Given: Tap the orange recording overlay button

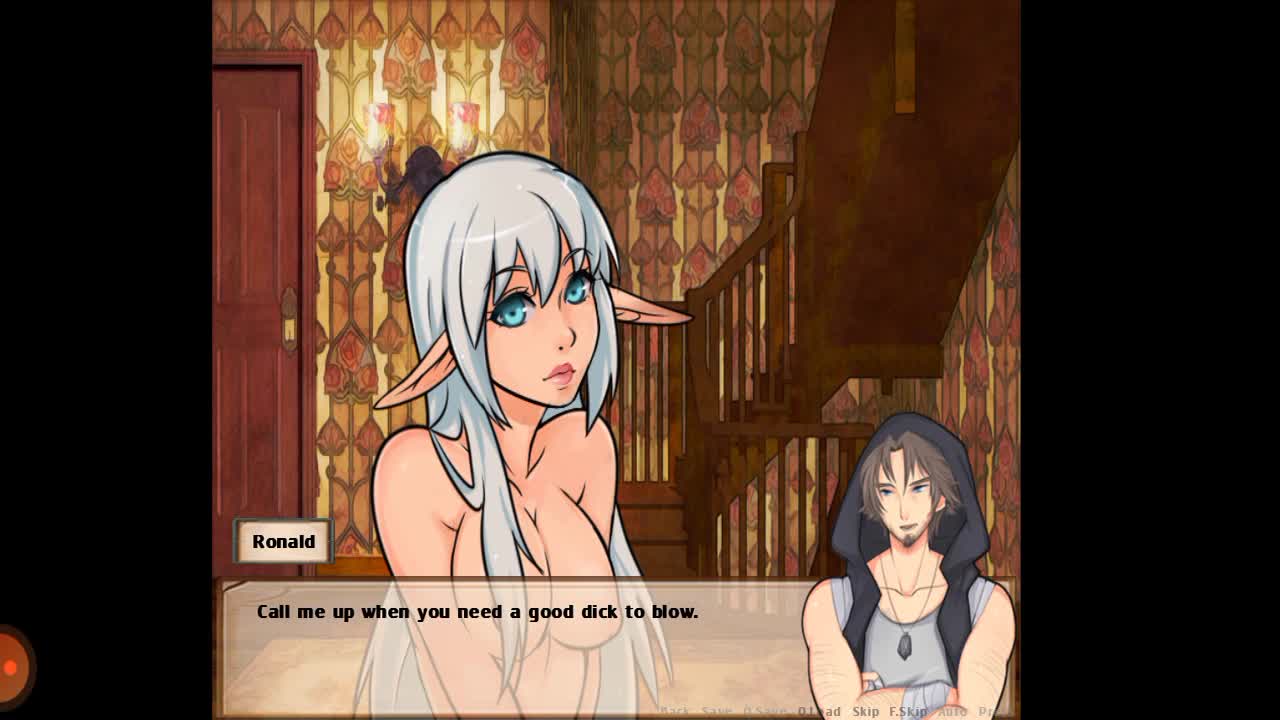Looking at the screenshot, I should (x=12, y=666).
